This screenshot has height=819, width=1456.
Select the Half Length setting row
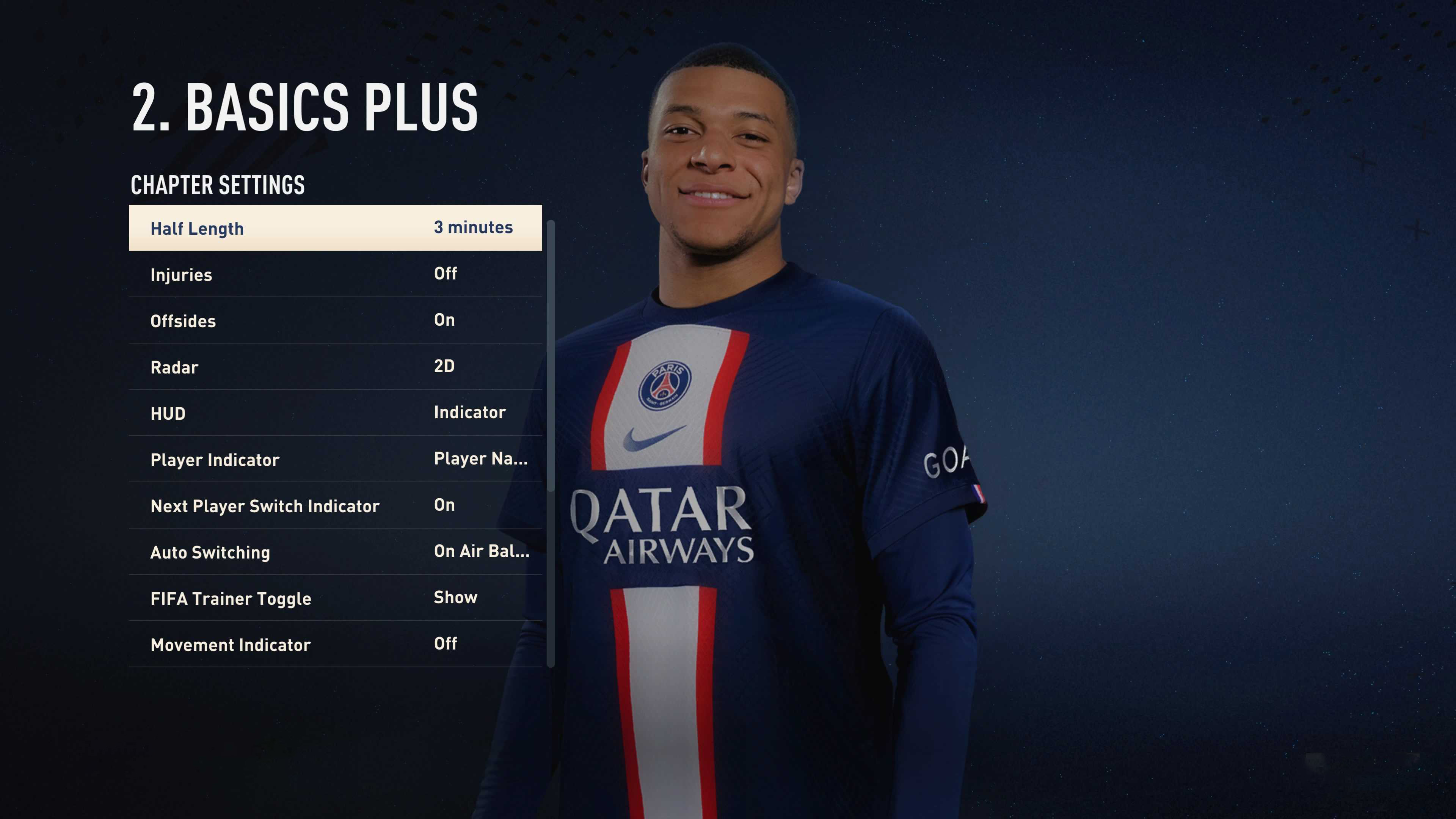(334, 228)
